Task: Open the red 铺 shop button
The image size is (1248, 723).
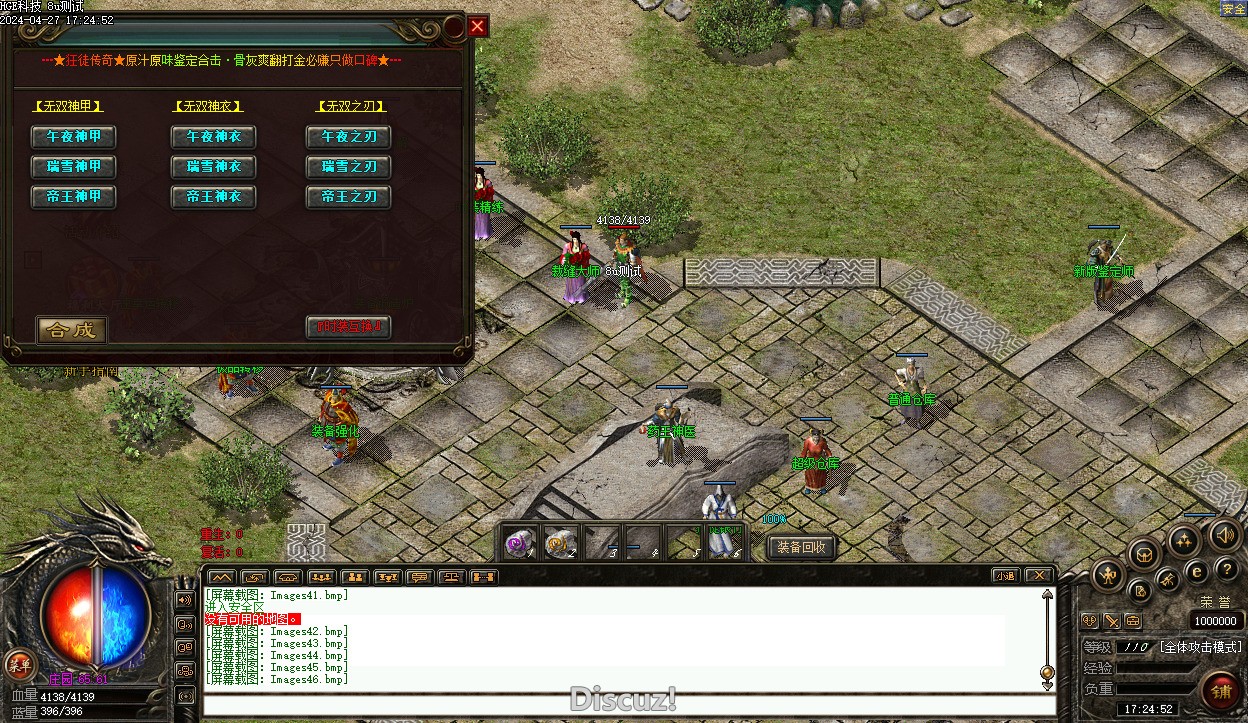Action: [x=1220, y=692]
